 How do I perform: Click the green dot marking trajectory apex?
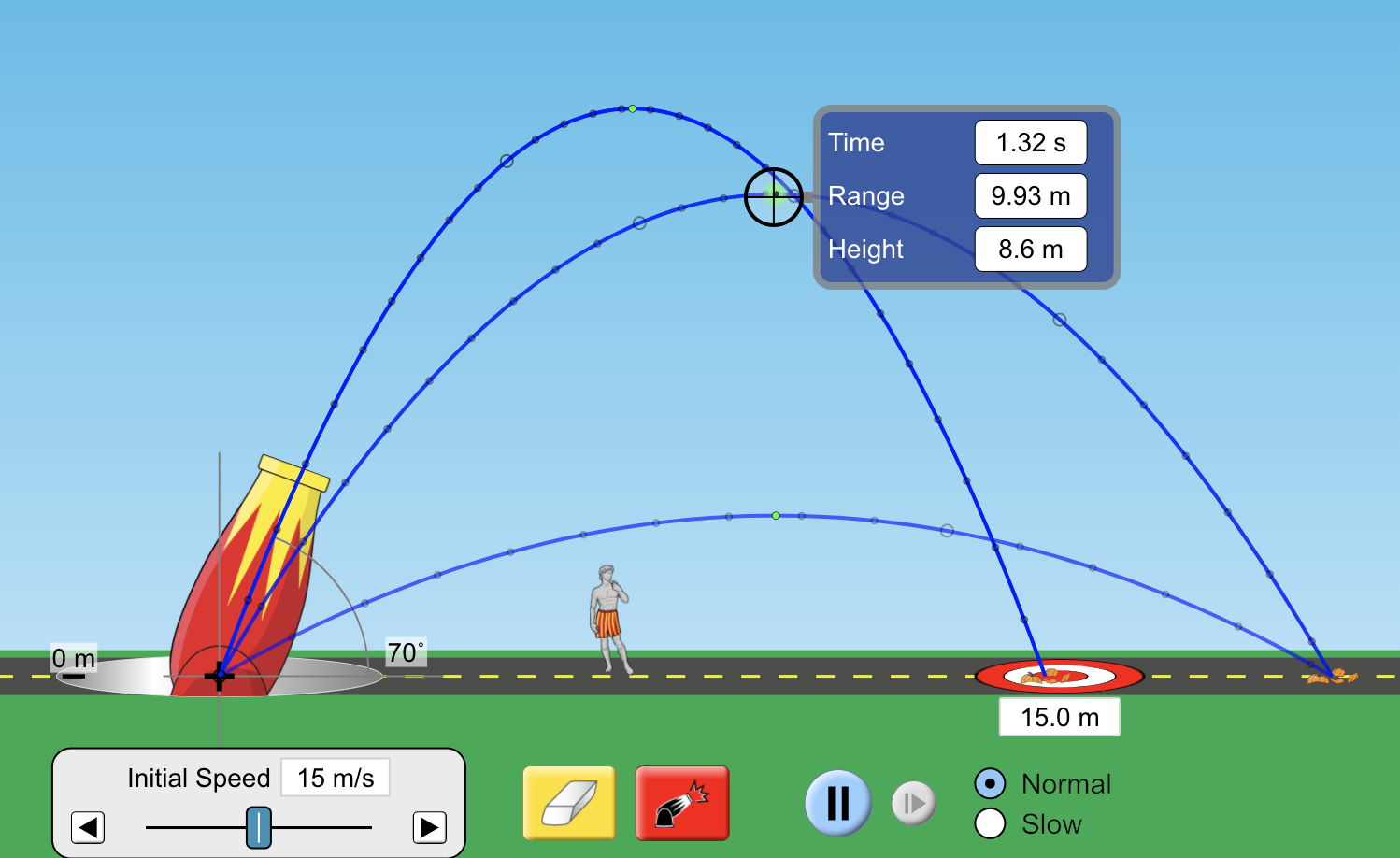click(633, 109)
